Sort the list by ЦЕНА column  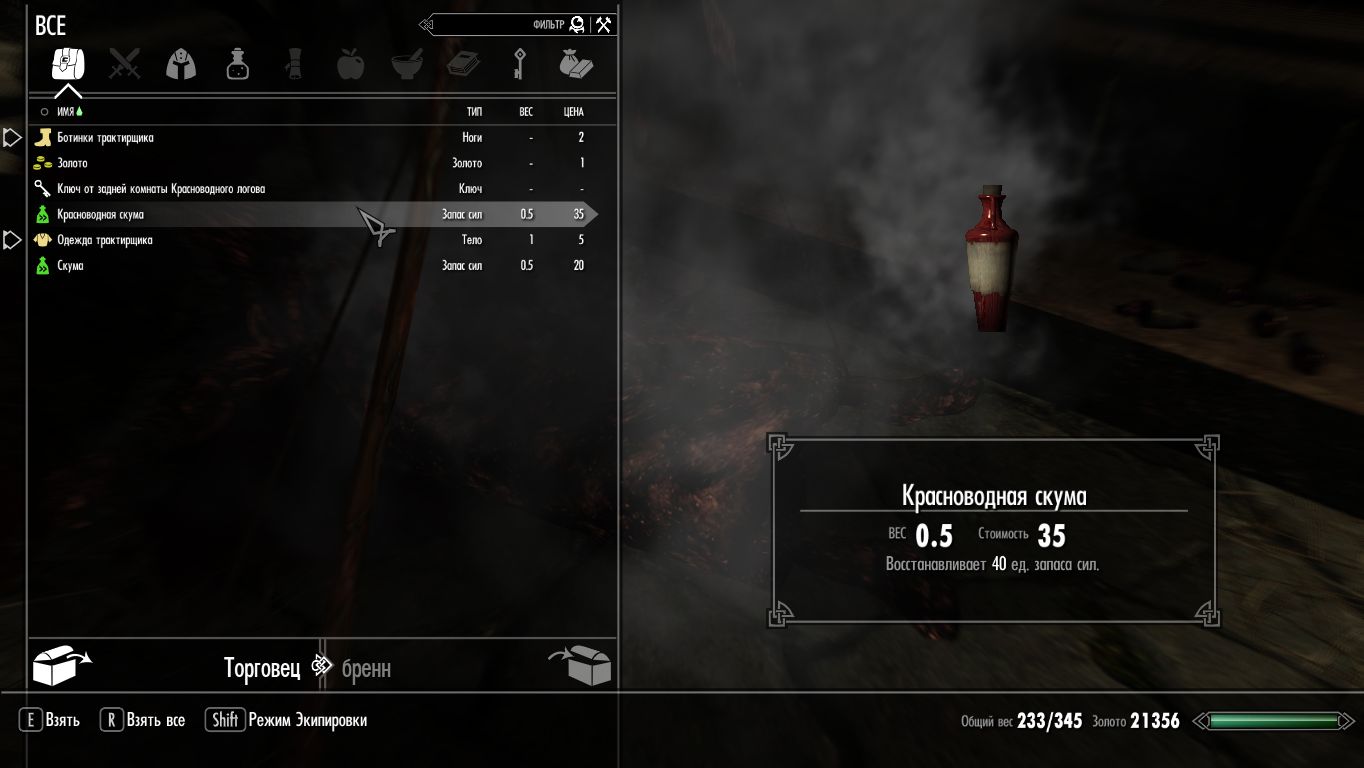pos(573,112)
